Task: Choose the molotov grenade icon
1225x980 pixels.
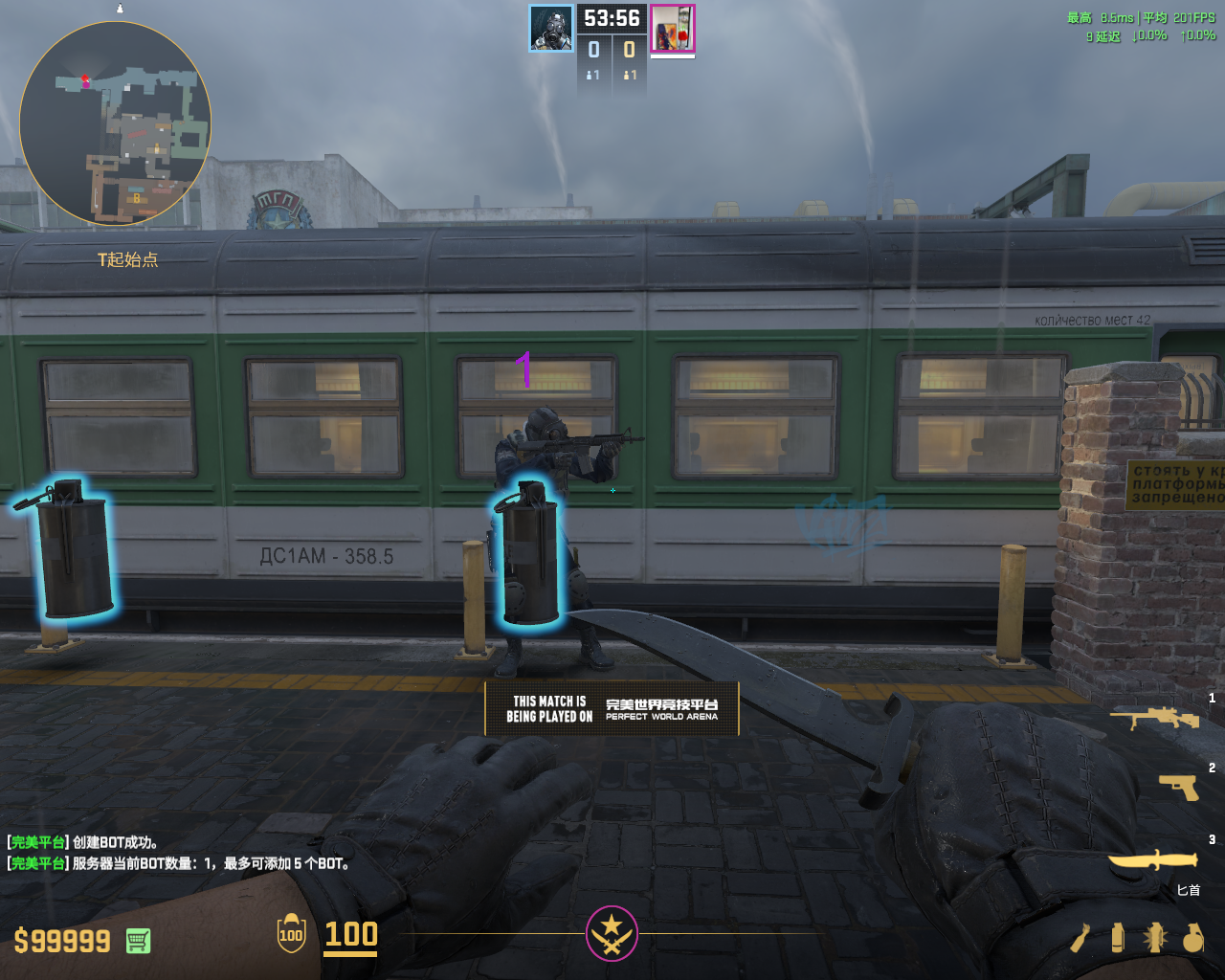Action: click(x=1080, y=938)
